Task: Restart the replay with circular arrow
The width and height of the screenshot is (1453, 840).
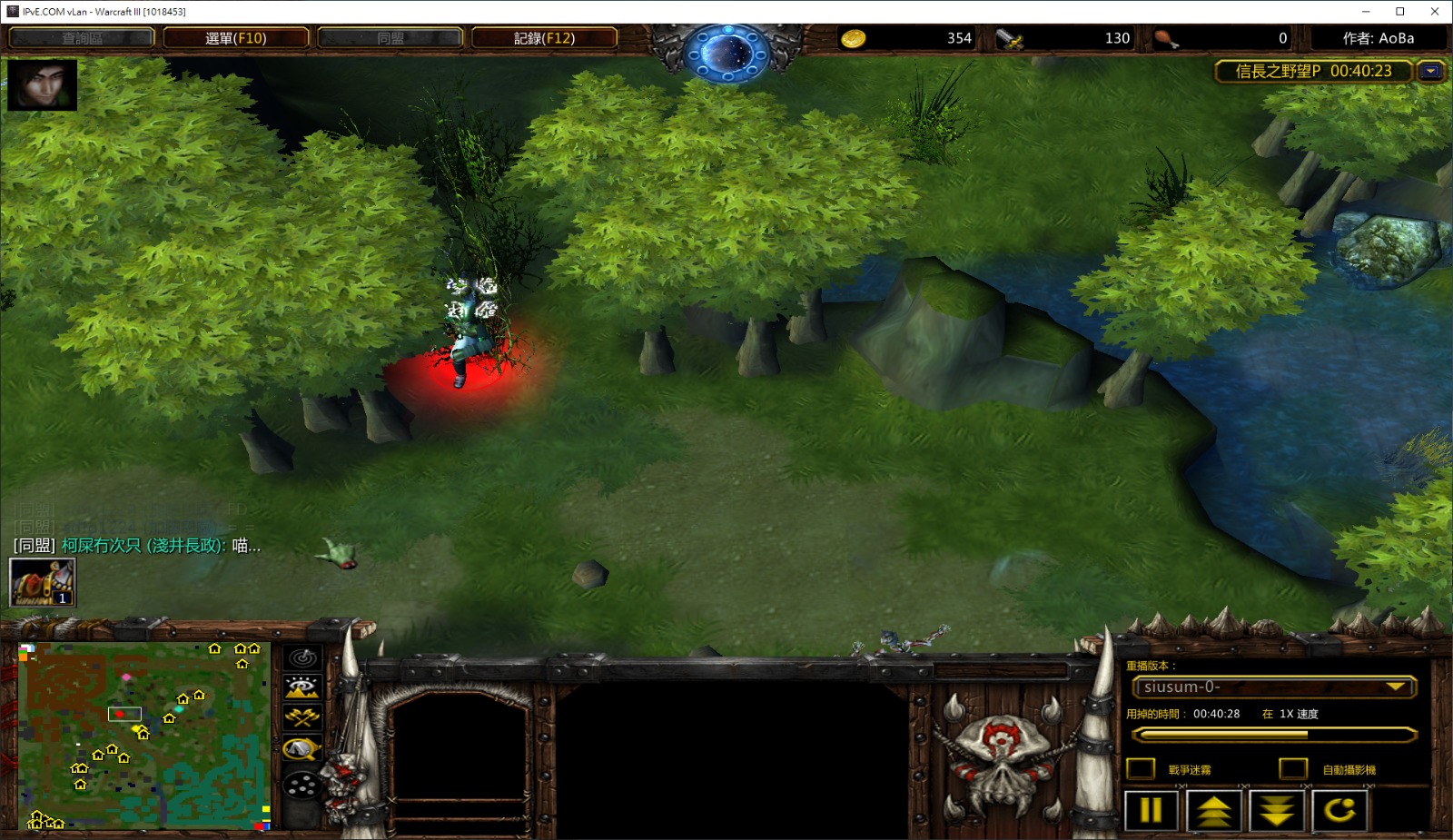Action: point(1339,810)
